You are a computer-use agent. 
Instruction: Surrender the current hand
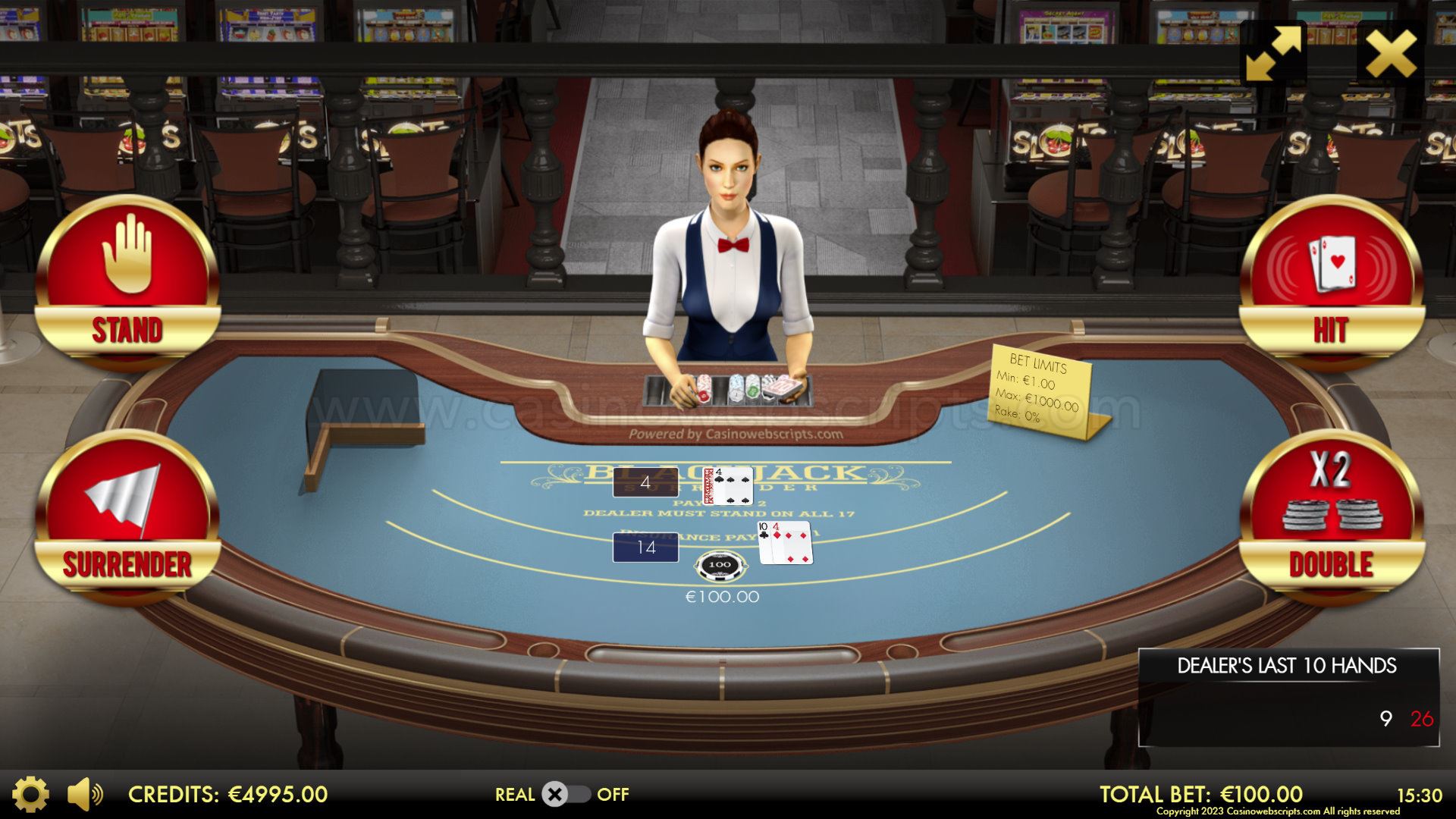tap(127, 516)
